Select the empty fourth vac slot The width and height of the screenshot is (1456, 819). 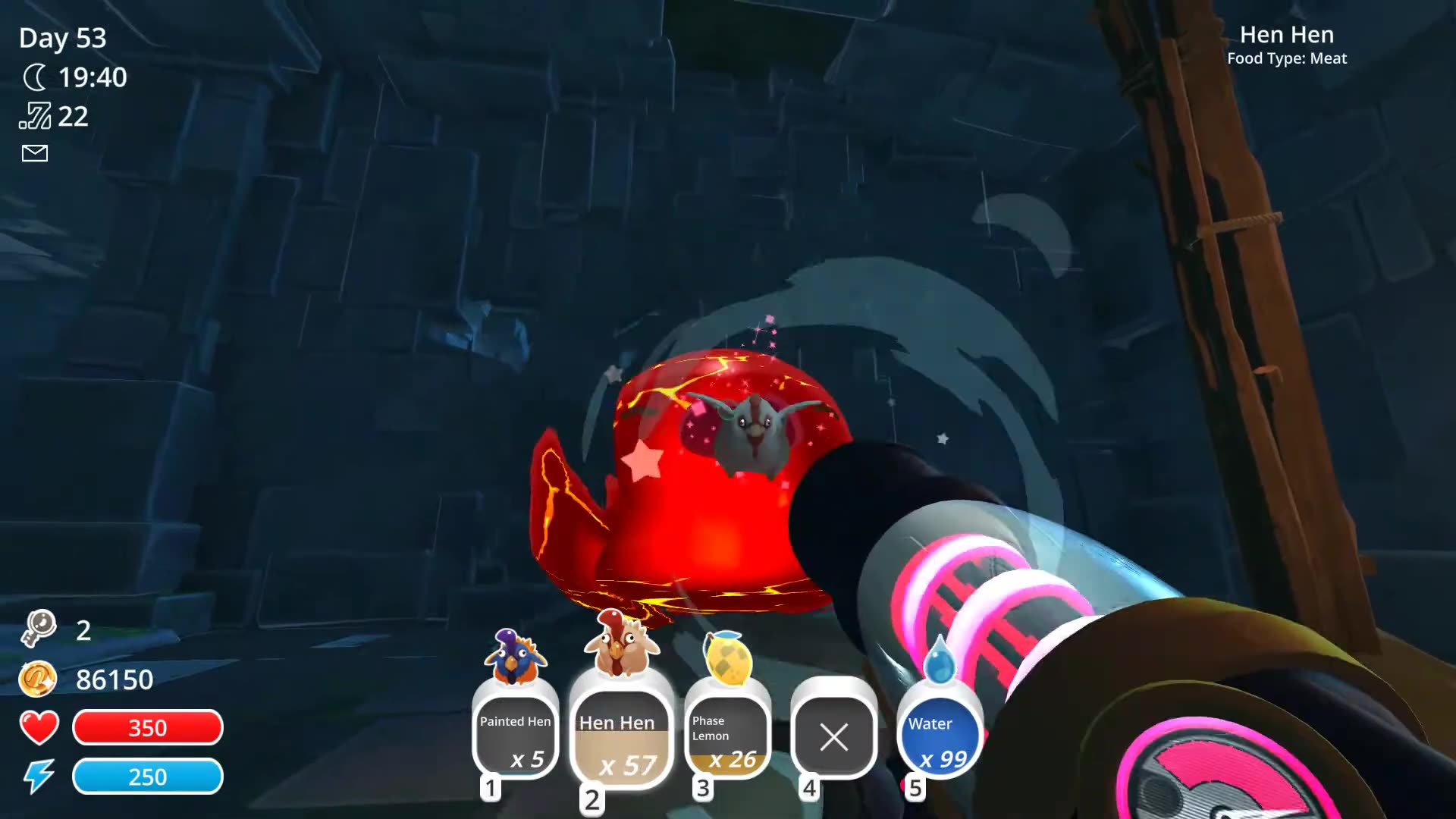tap(833, 736)
